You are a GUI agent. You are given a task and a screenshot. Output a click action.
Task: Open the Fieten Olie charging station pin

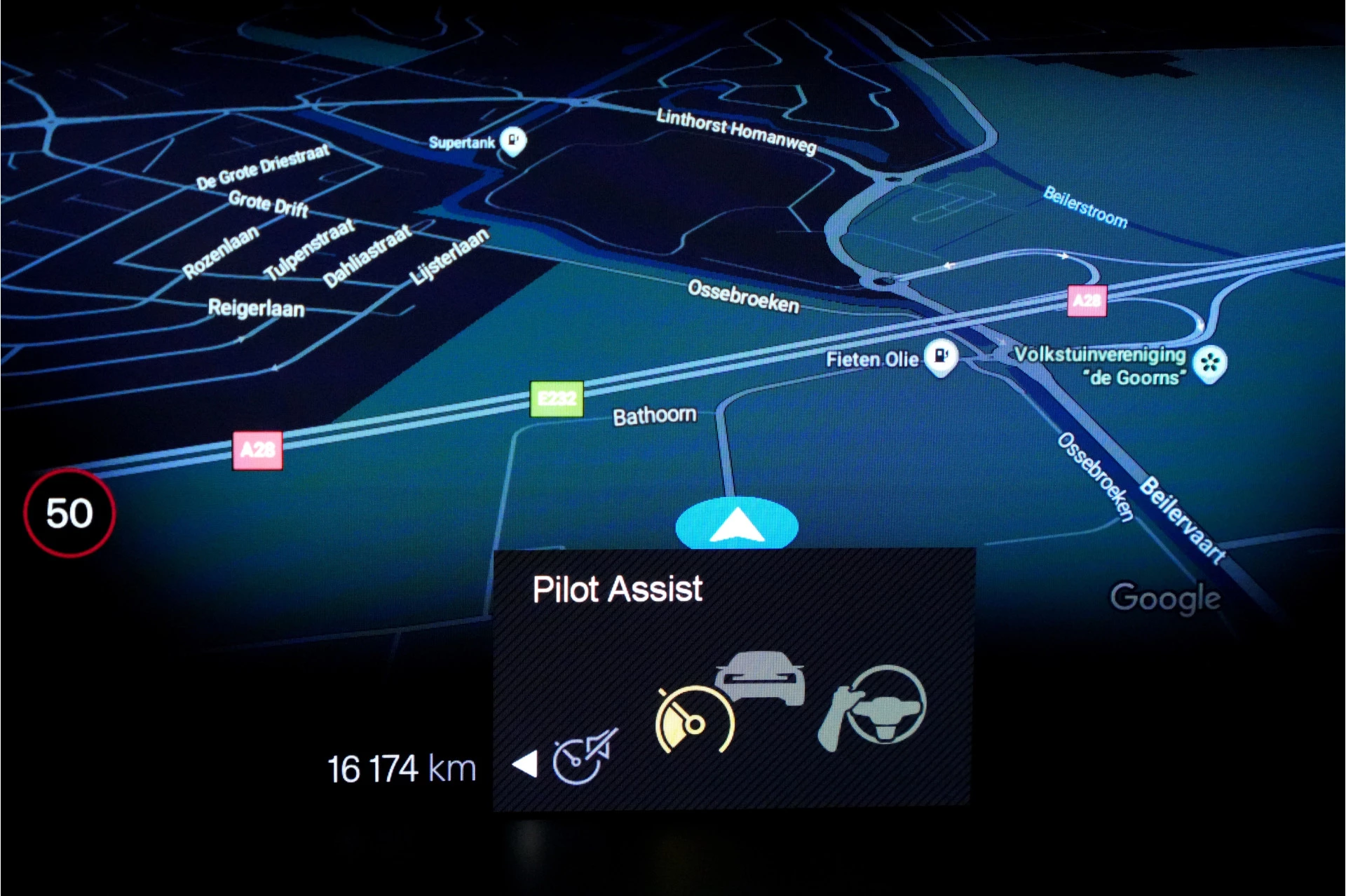[x=941, y=358]
